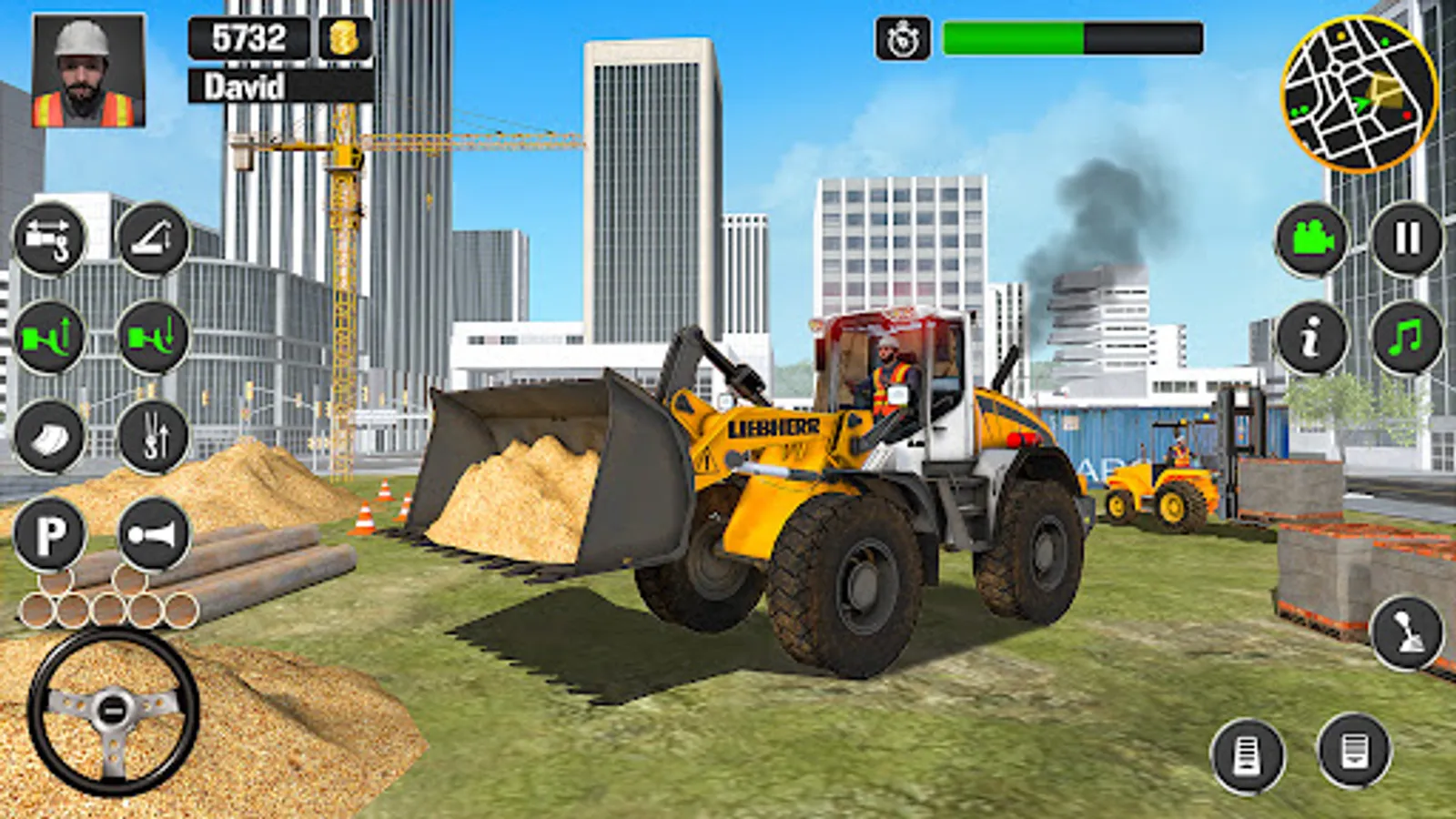Pause the game
The width and height of the screenshot is (1456, 819).
[x=1406, y=238]
